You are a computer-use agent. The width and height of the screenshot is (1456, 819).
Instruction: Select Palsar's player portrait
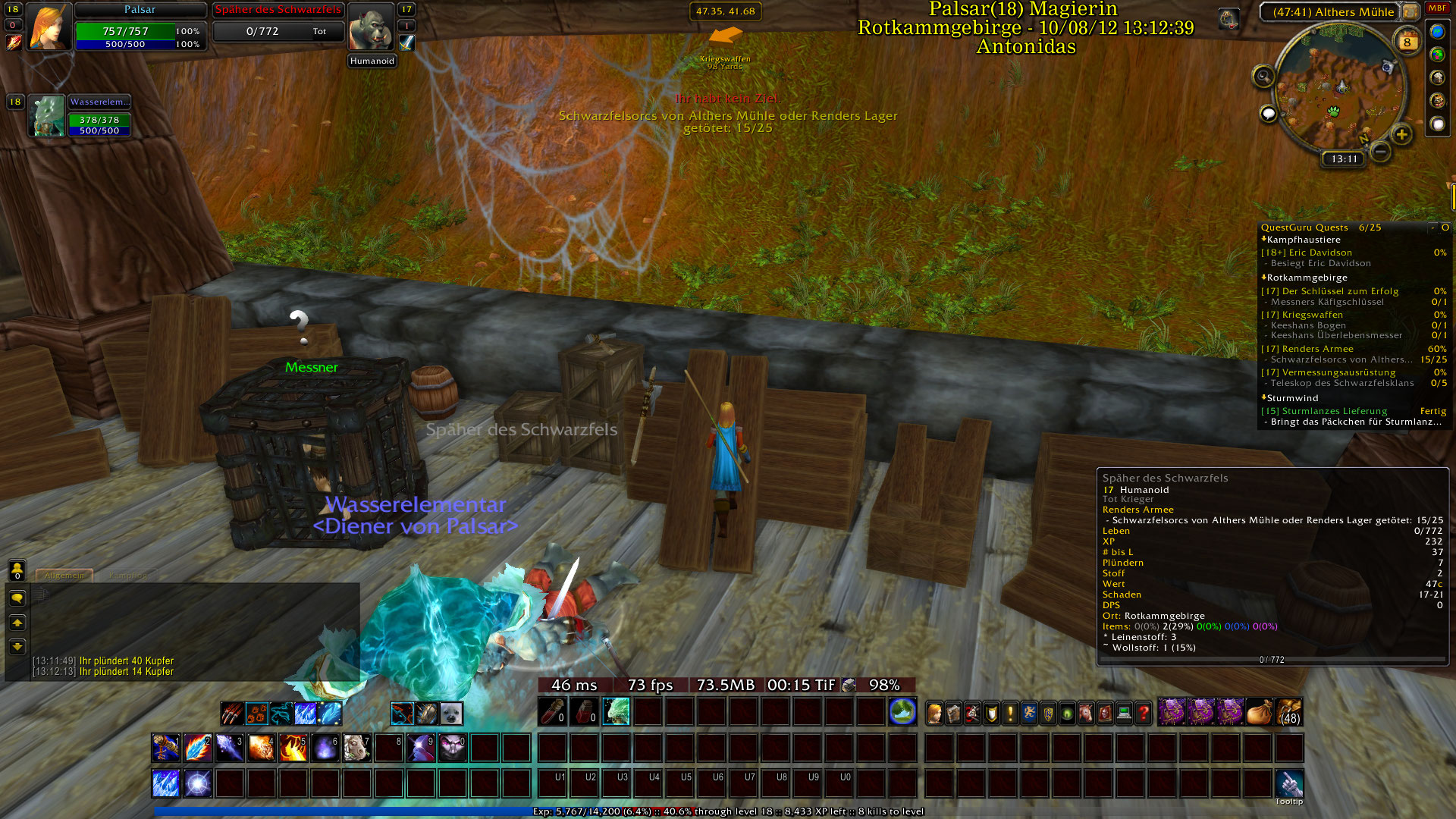(49, 27)
